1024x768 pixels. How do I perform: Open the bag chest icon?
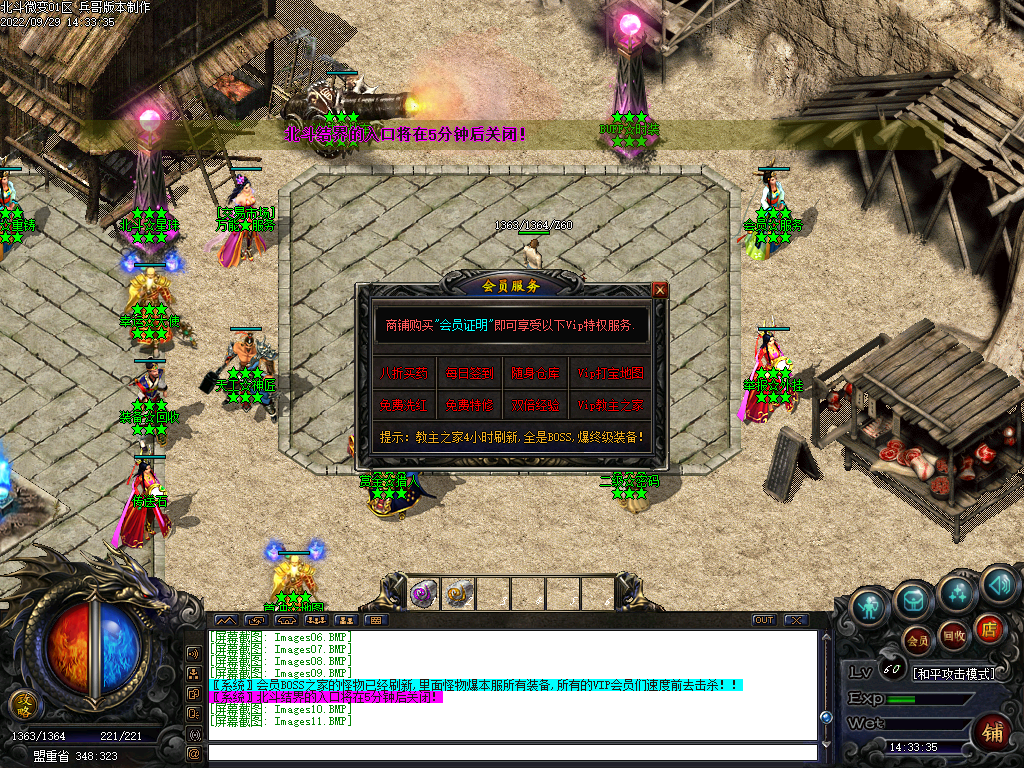[913, 598]
